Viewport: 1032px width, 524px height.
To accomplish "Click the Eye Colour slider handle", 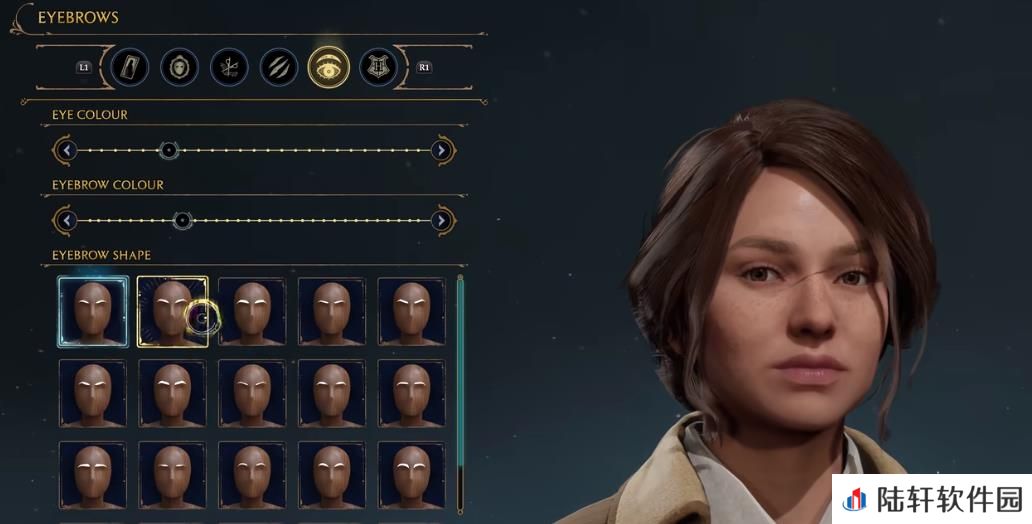I will click(x=169, y=150).
